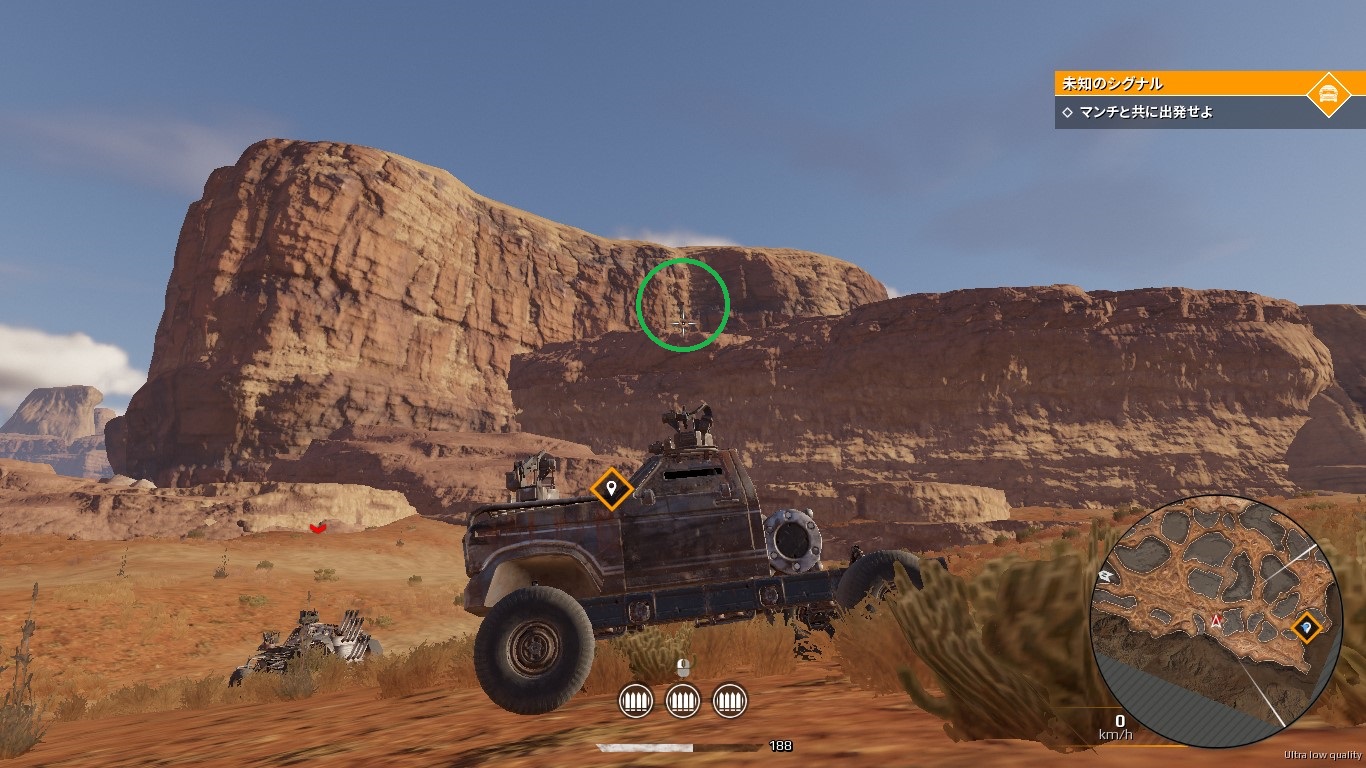This screenshot has height=768, width=1366.
Task: Select the orange diamond marker on the minimap
Action: click(x=1306, y=627)
